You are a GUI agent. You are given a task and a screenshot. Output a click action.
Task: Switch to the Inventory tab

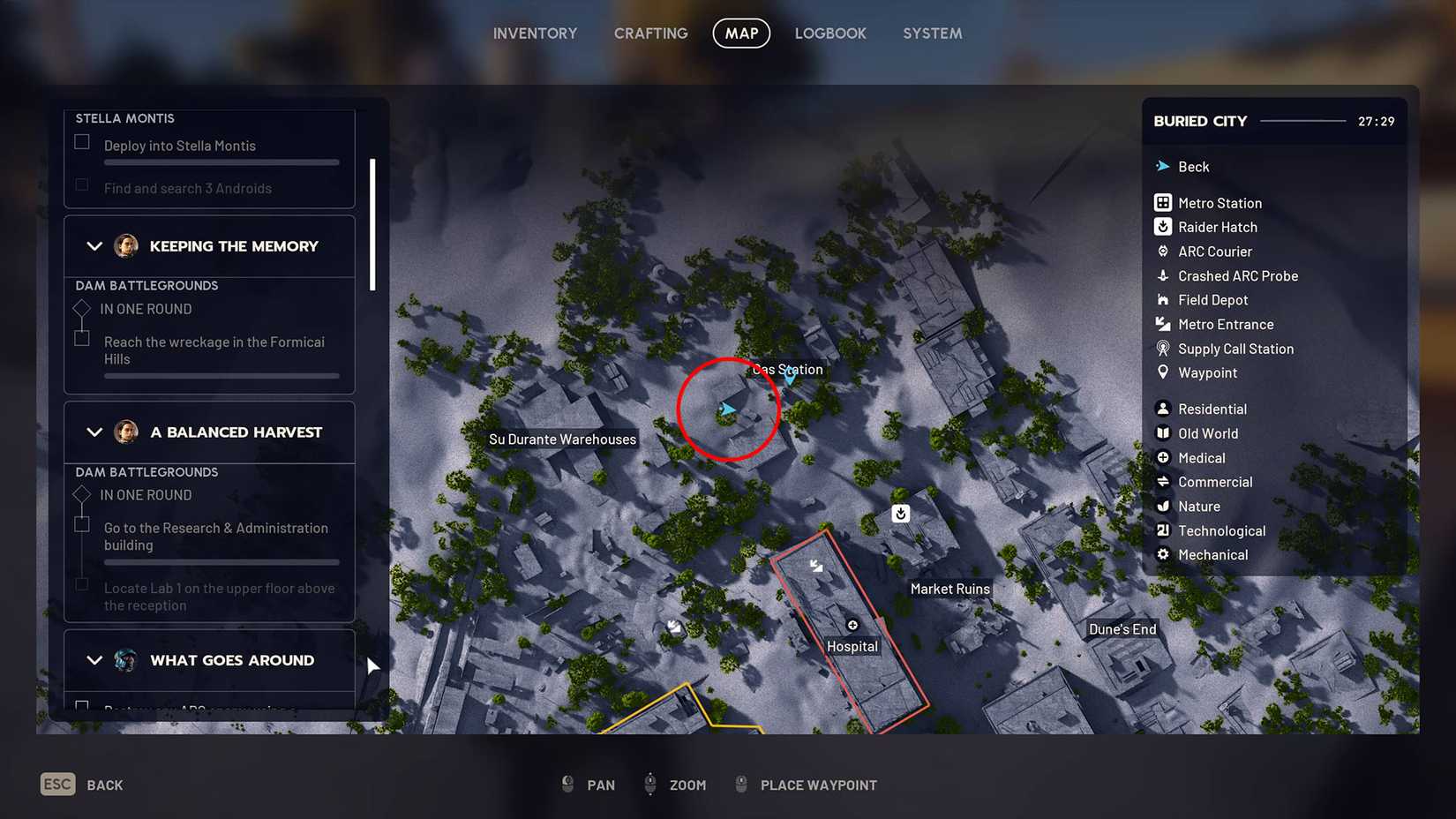535,33
